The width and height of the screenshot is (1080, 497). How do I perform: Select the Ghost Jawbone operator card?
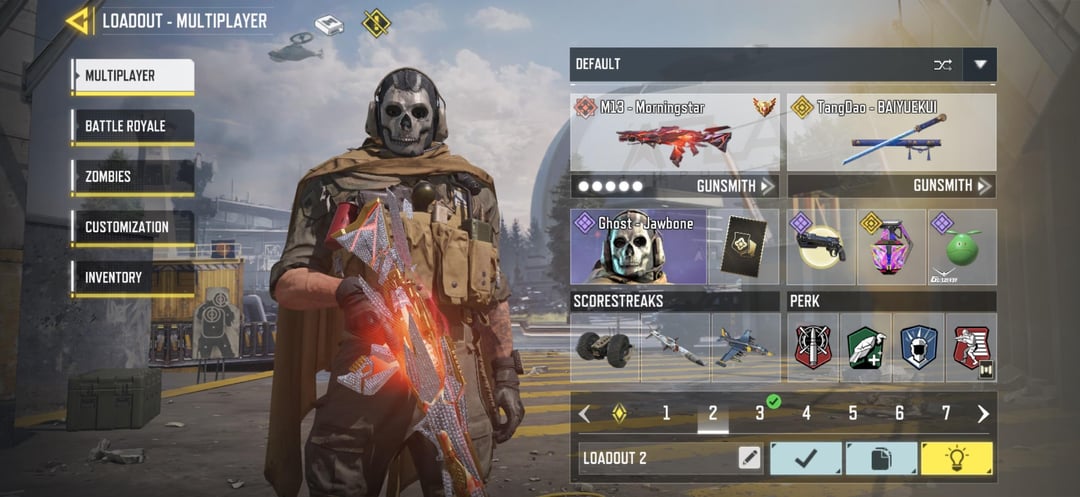pos(638,246)
